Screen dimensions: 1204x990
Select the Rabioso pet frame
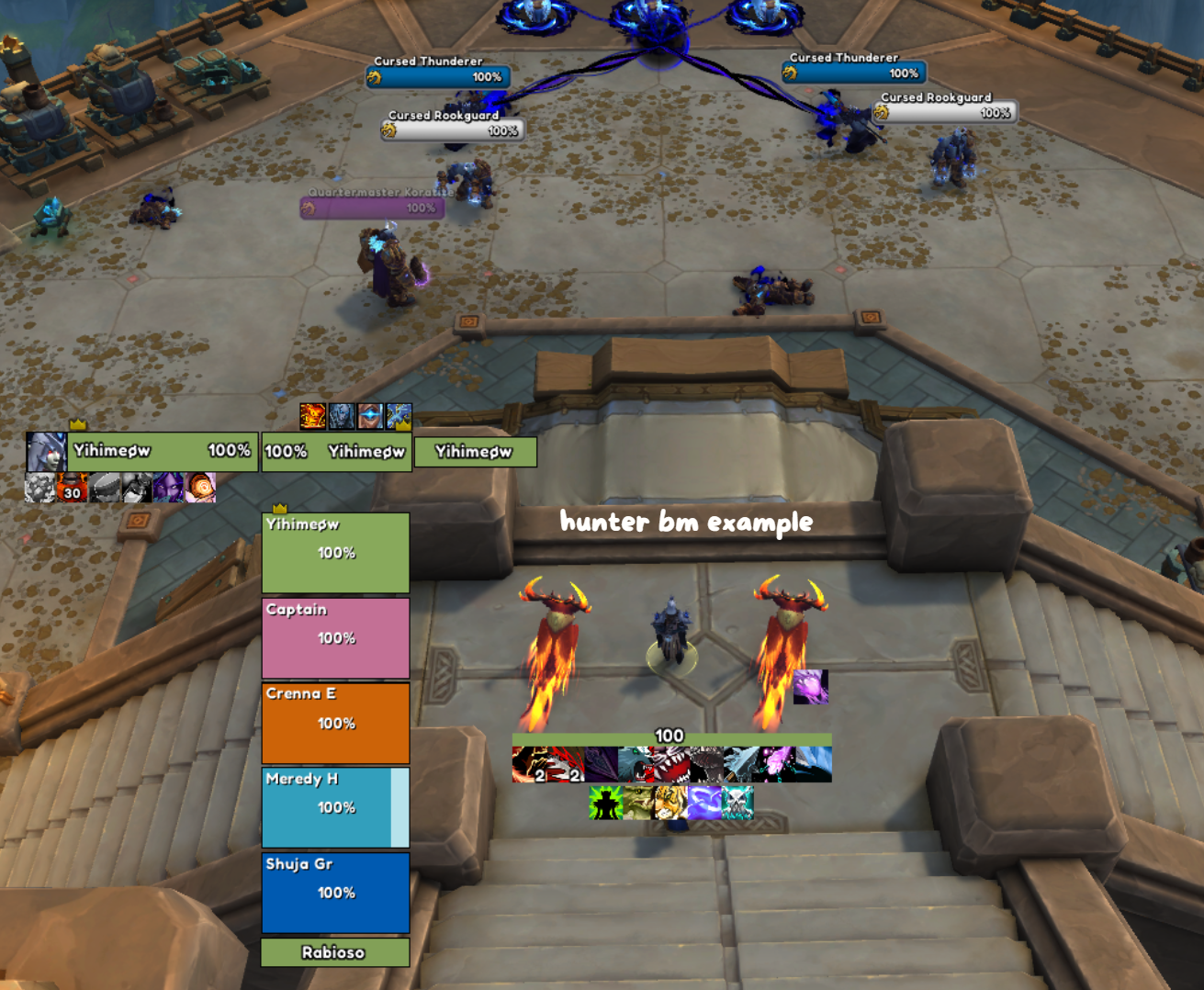point(335,952)
